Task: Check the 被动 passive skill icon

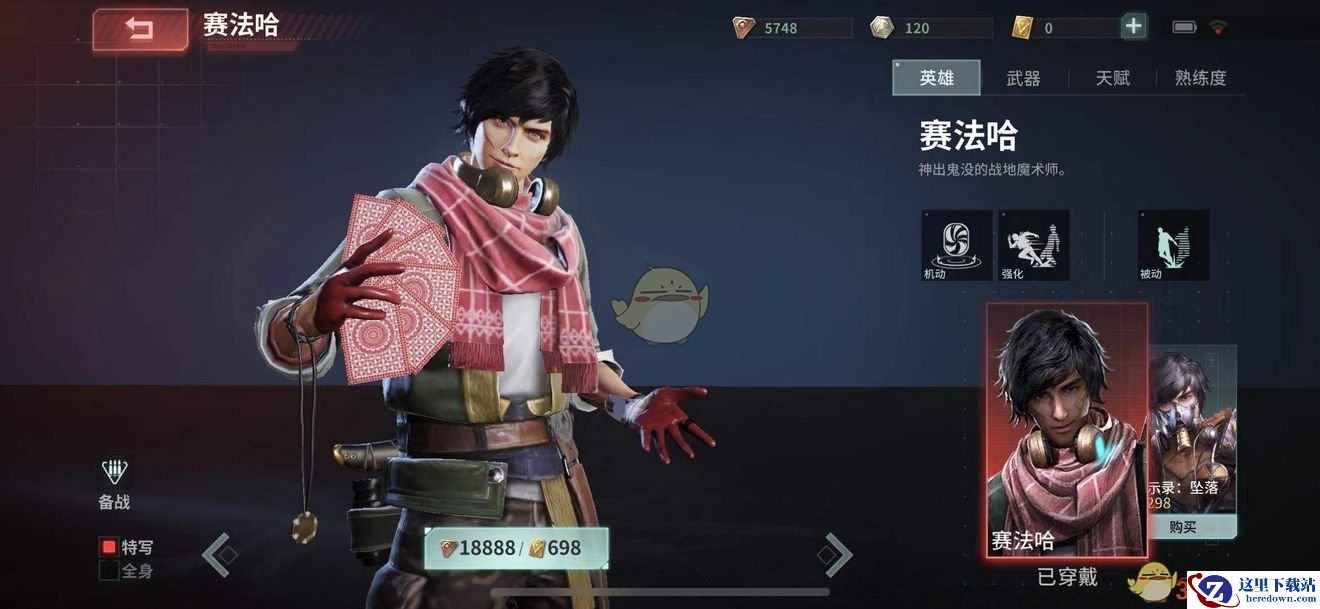Action: tap(1173, 245)
